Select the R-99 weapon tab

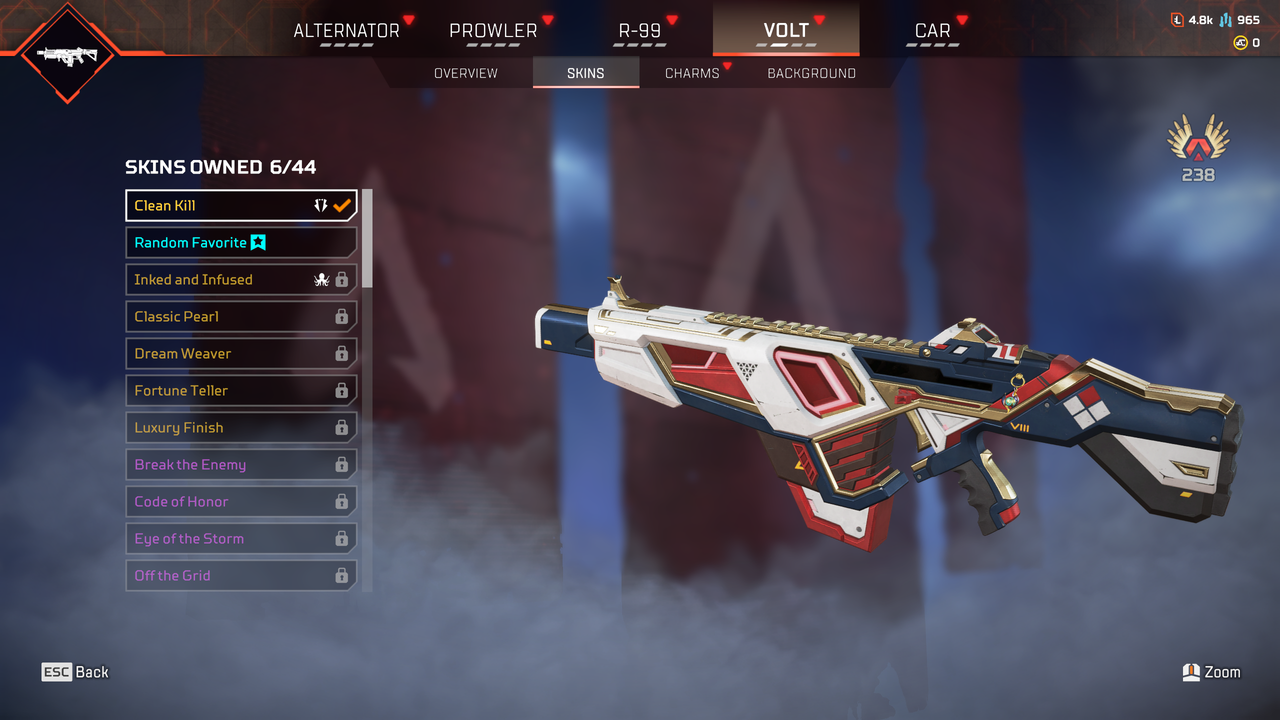coord(639,30)
